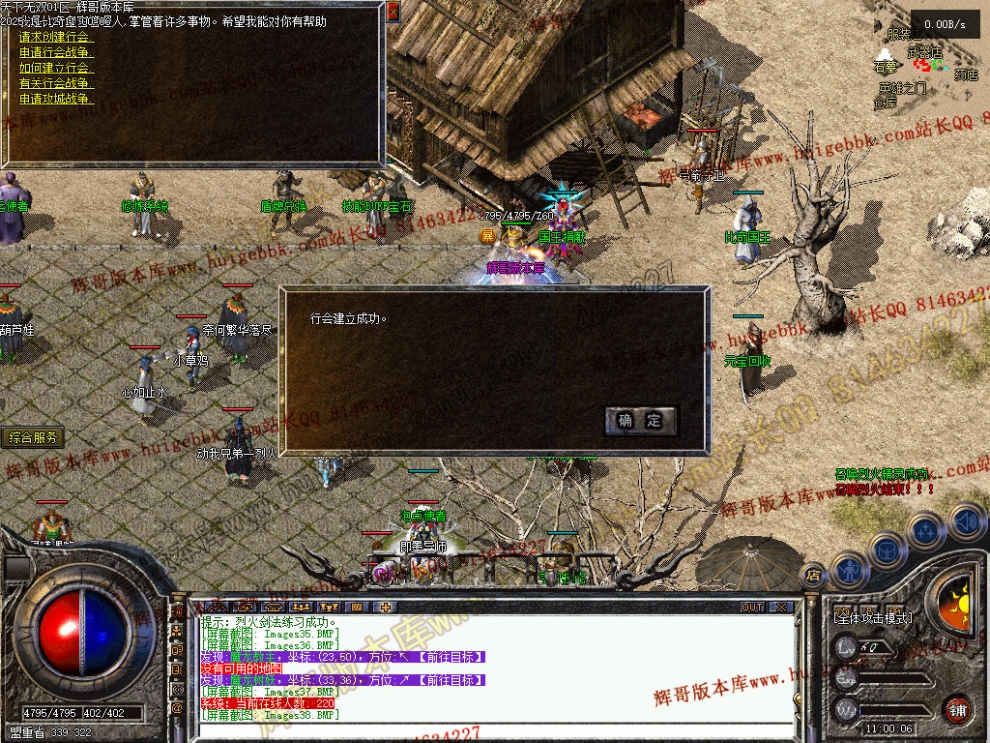This screenshot has height=743, width=990.
Task: Open the 如何建立行会 help entry
Action: [x=57, y=68]
